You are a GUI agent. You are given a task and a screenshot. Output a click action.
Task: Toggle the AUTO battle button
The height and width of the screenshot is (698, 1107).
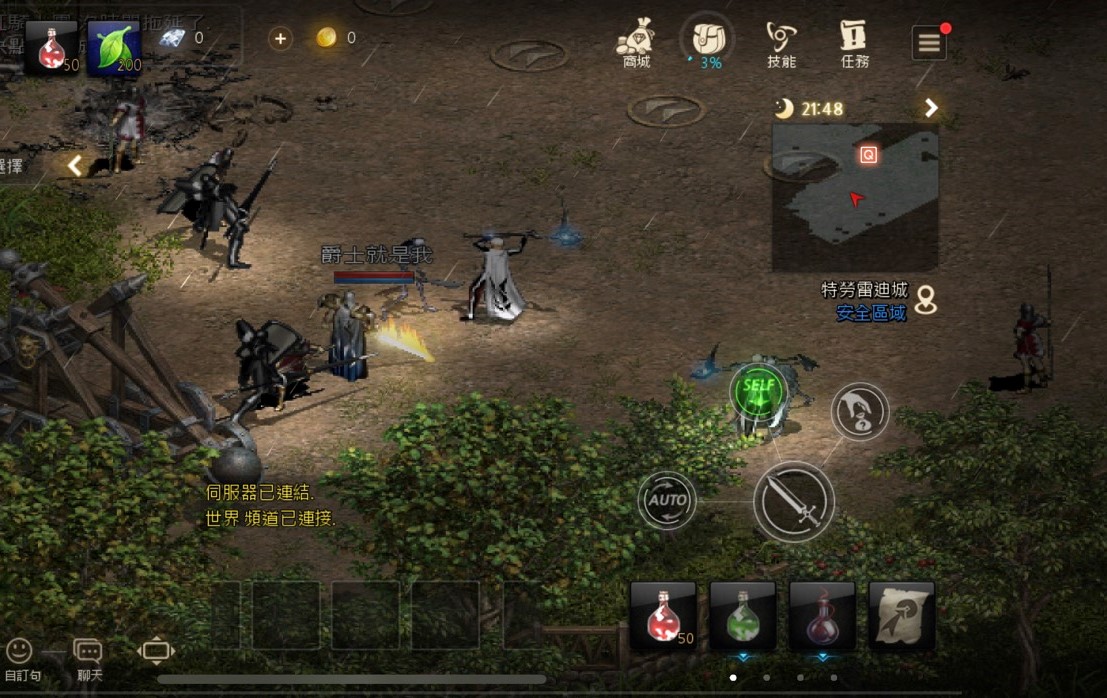pyautogui.click(x=667, y=499)
